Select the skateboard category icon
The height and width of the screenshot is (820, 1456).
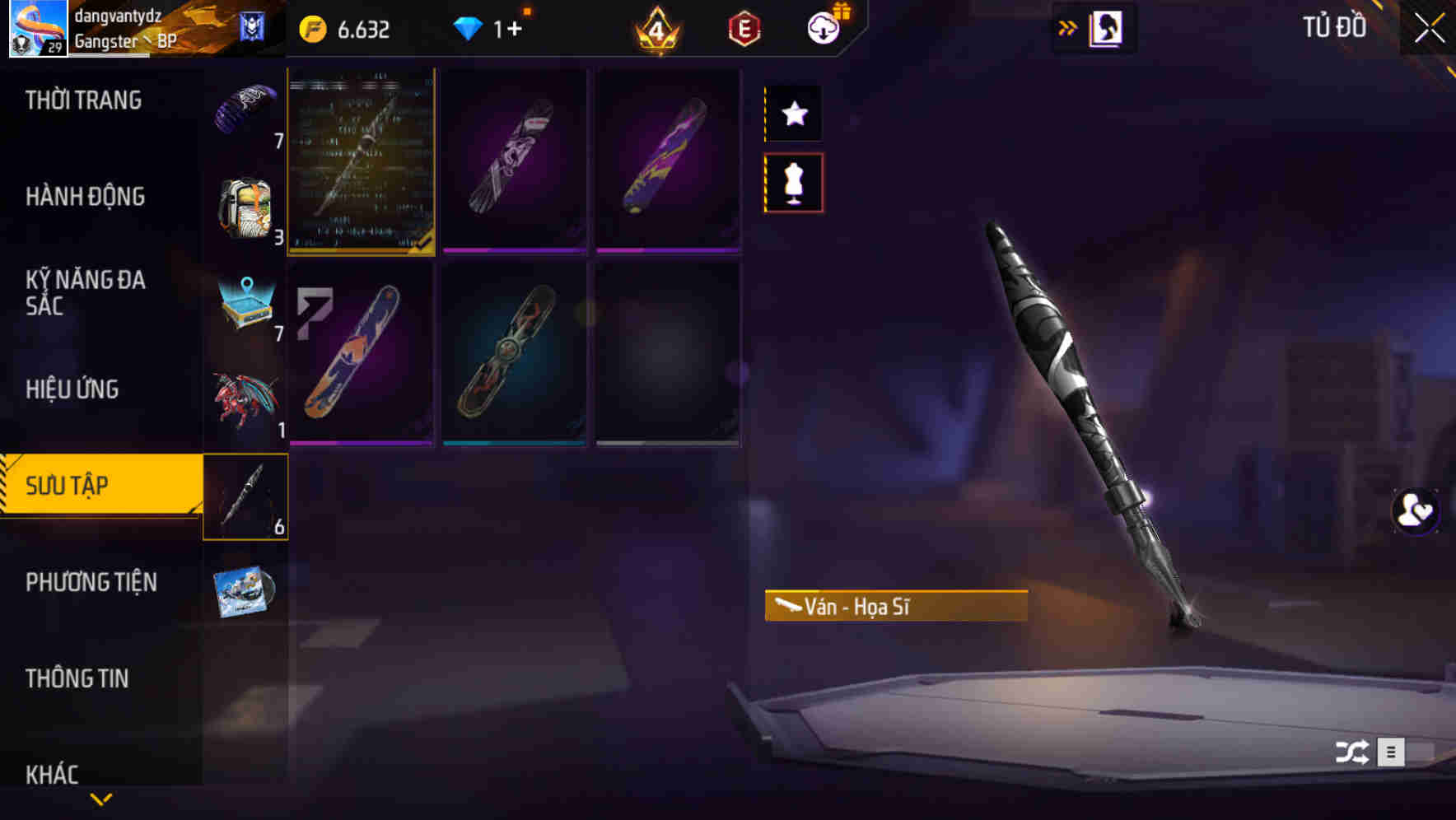(x=245, y=498)
